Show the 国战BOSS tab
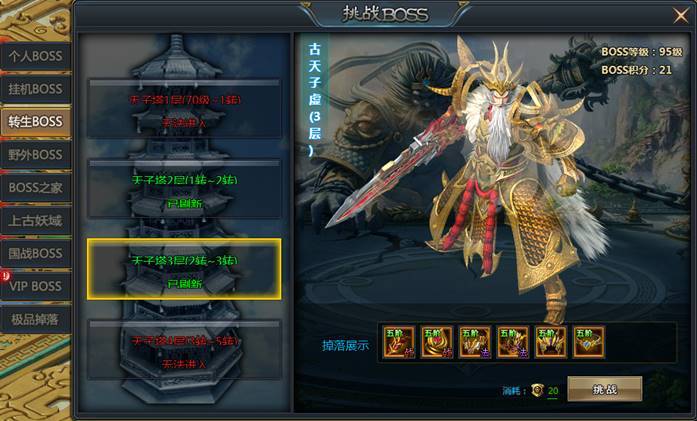This screenshot has height=421, width=697. (35, 253)
